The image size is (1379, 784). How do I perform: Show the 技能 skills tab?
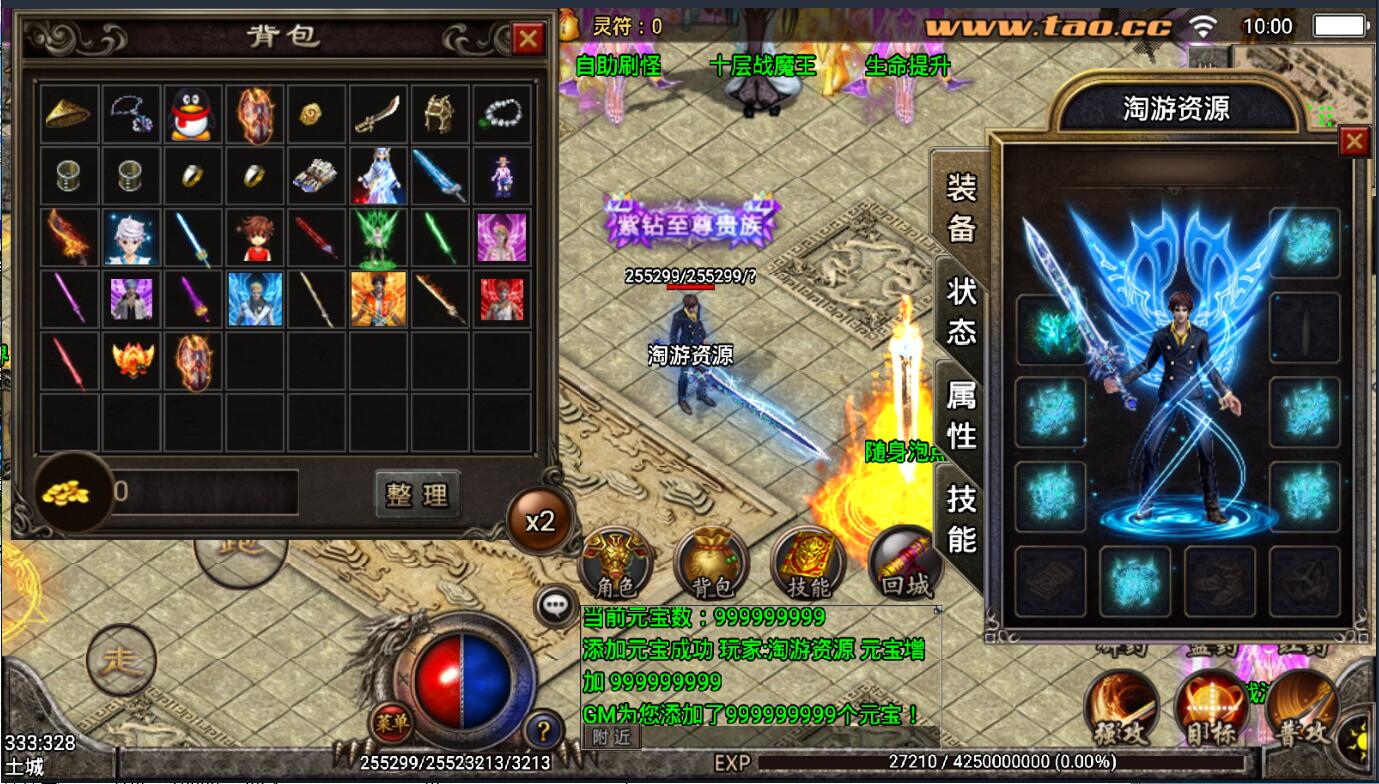click(961, 518)
